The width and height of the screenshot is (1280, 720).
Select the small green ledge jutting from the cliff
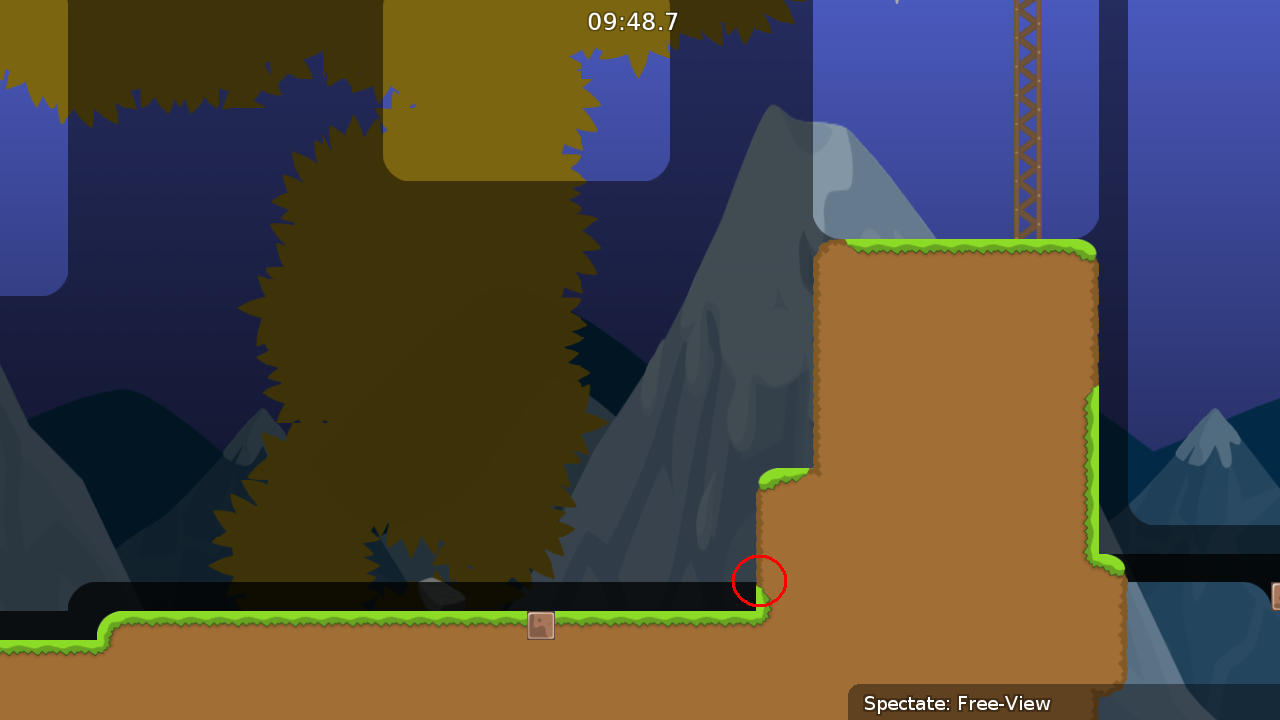pyautogui.click(x=785, y=478)
